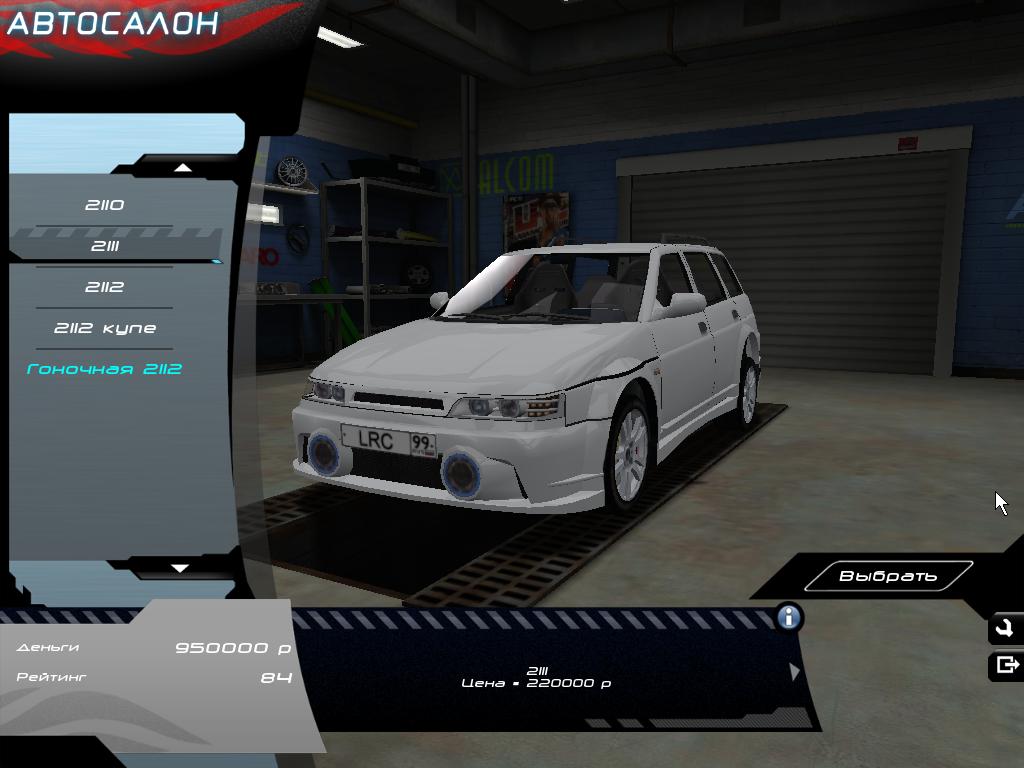Viewport: 1024px width, 768px height.
Task: Choose the 2111 entry in the list
Action: tap(104, 246)
